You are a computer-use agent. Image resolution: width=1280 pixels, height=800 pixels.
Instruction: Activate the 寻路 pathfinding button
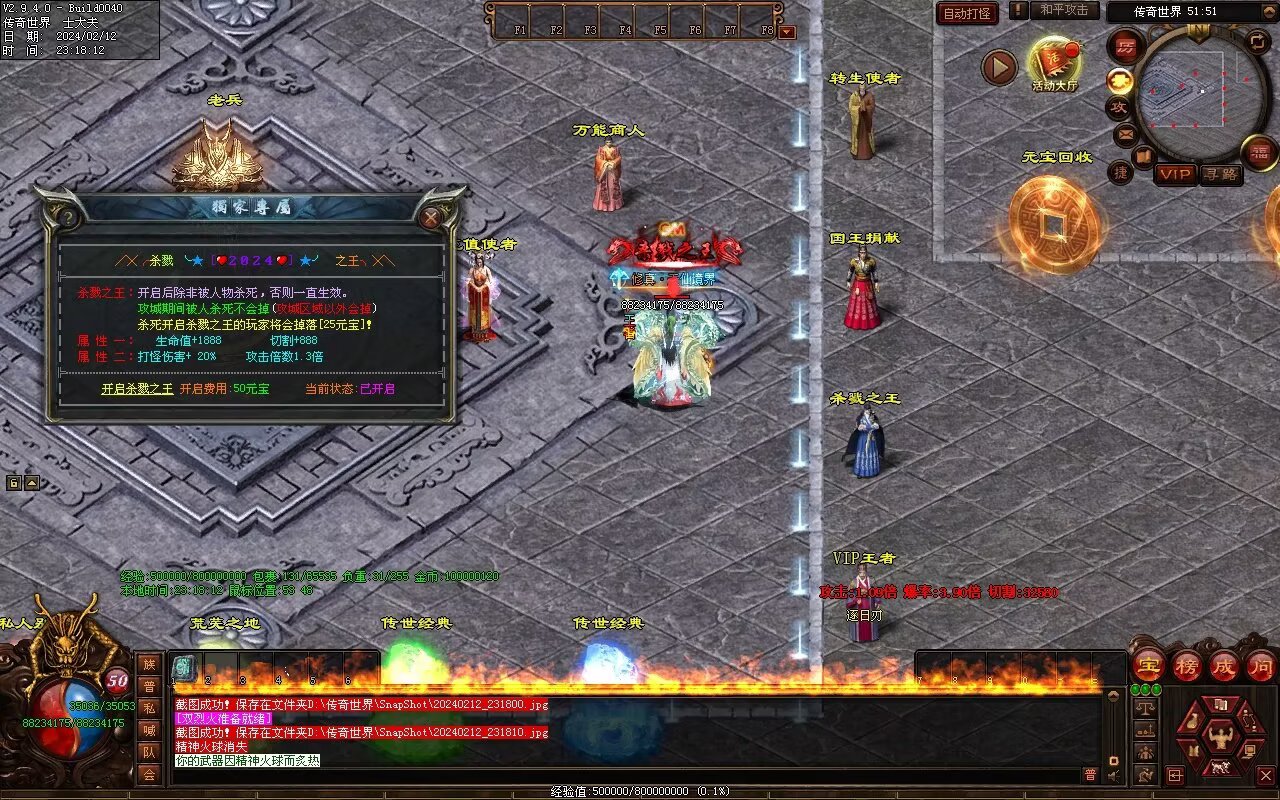[1219, 174]
